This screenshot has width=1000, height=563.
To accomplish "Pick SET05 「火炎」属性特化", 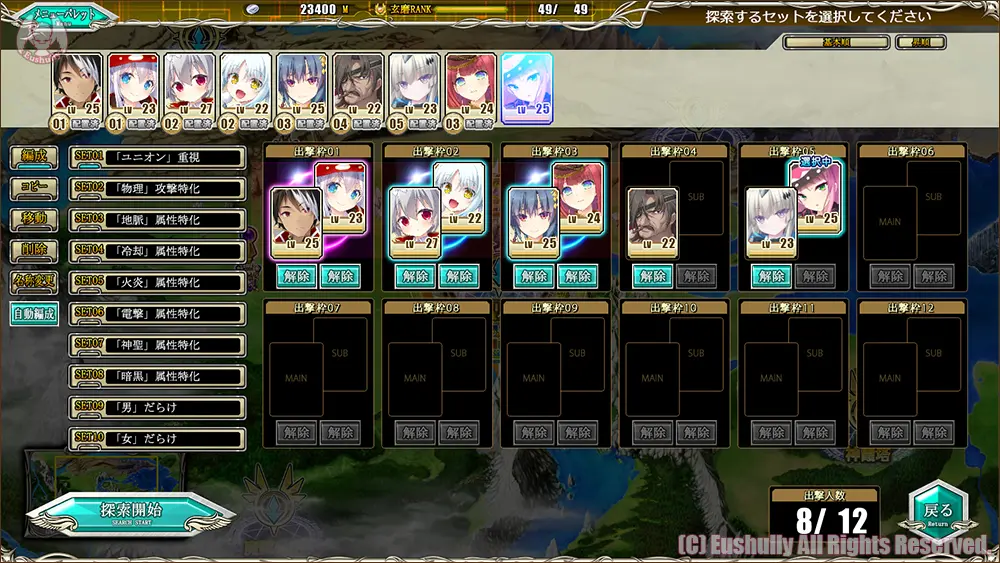I will (158, 282).
